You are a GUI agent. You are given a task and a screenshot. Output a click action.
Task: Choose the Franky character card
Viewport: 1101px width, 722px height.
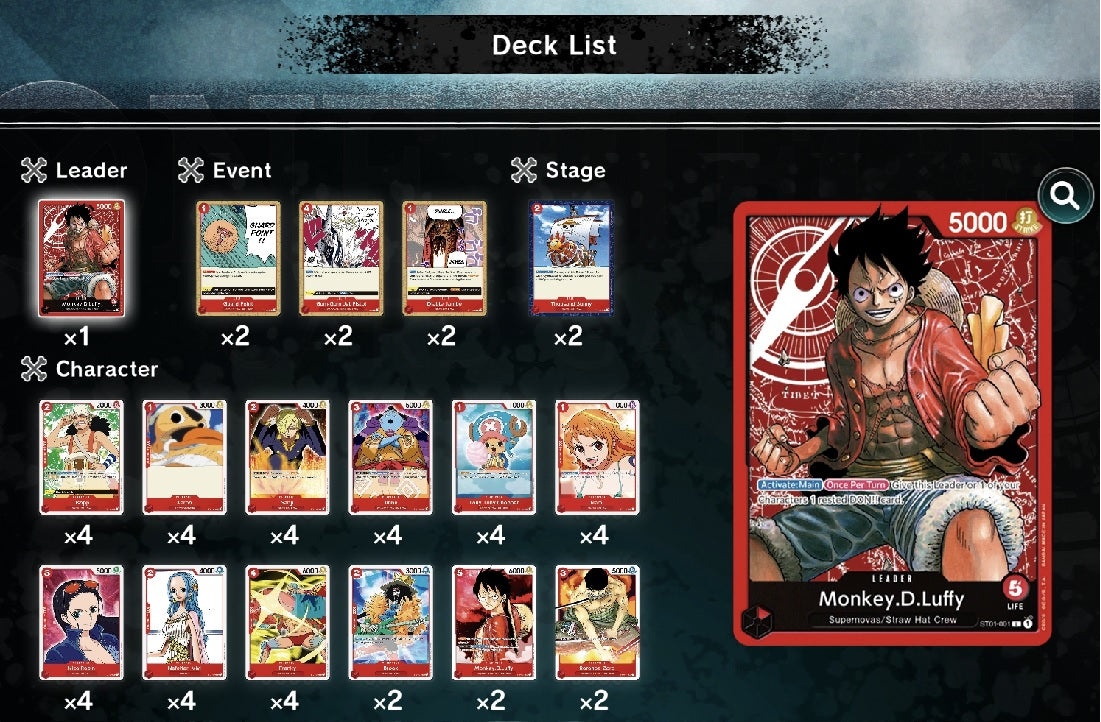(x=287, y=622)
